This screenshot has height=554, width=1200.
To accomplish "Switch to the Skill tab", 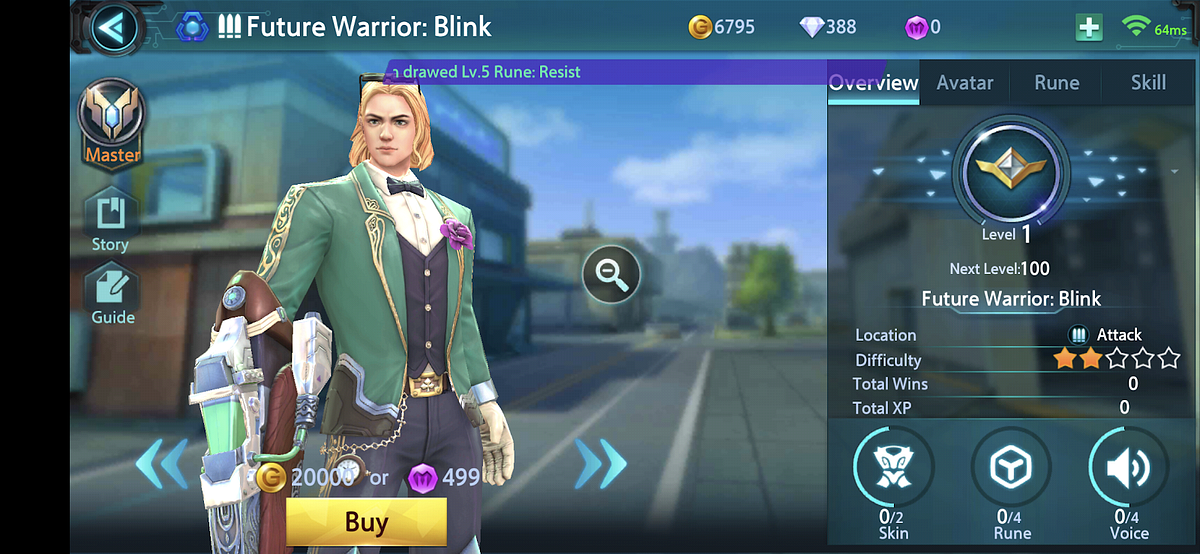I will (x=1148, y=83).
